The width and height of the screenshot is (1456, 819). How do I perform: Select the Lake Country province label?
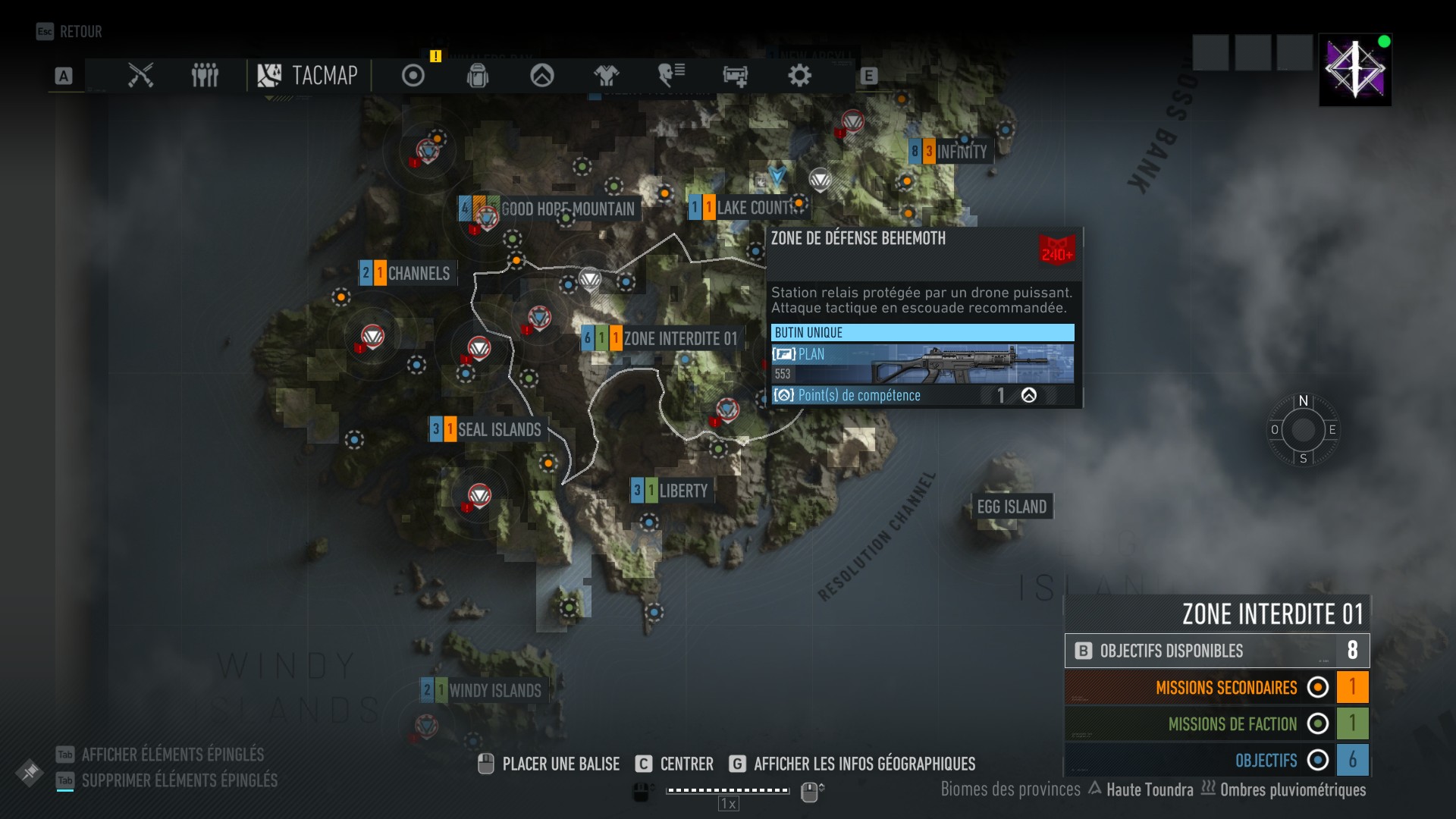tap(755, 208)
